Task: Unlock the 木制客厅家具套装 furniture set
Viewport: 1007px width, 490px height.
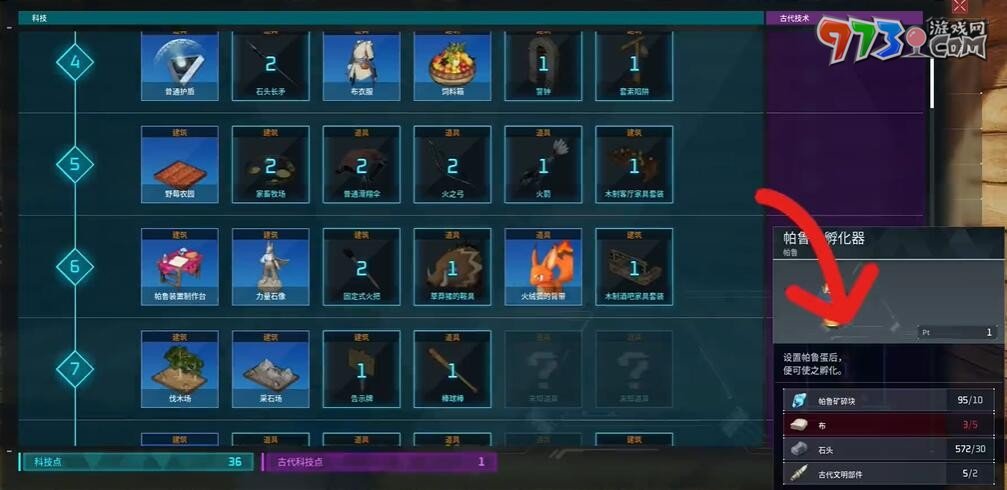Action: pyautogui.click(x=634, y=164)
